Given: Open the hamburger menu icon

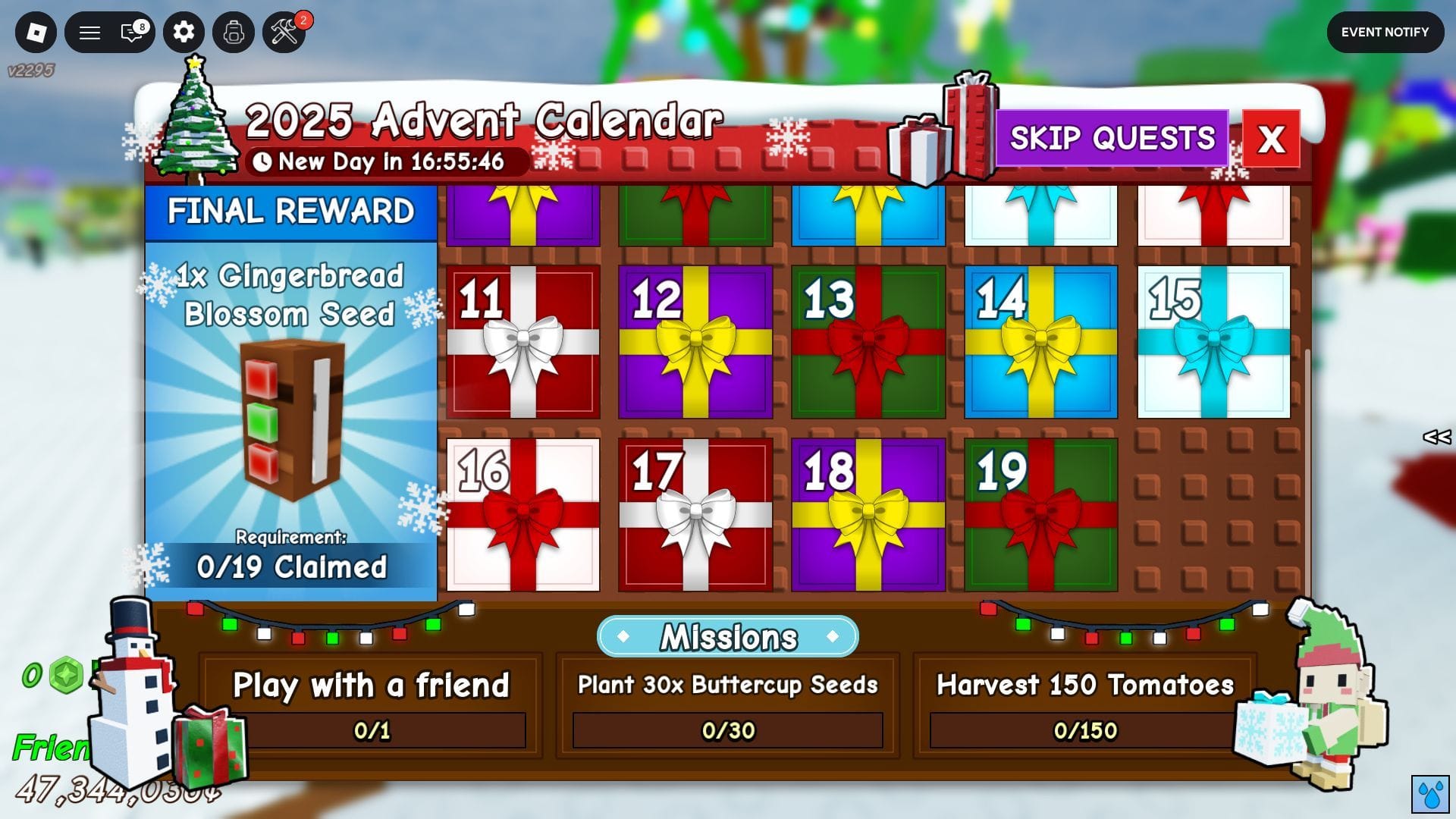Looking at the screenshot, I should [89, 32].
